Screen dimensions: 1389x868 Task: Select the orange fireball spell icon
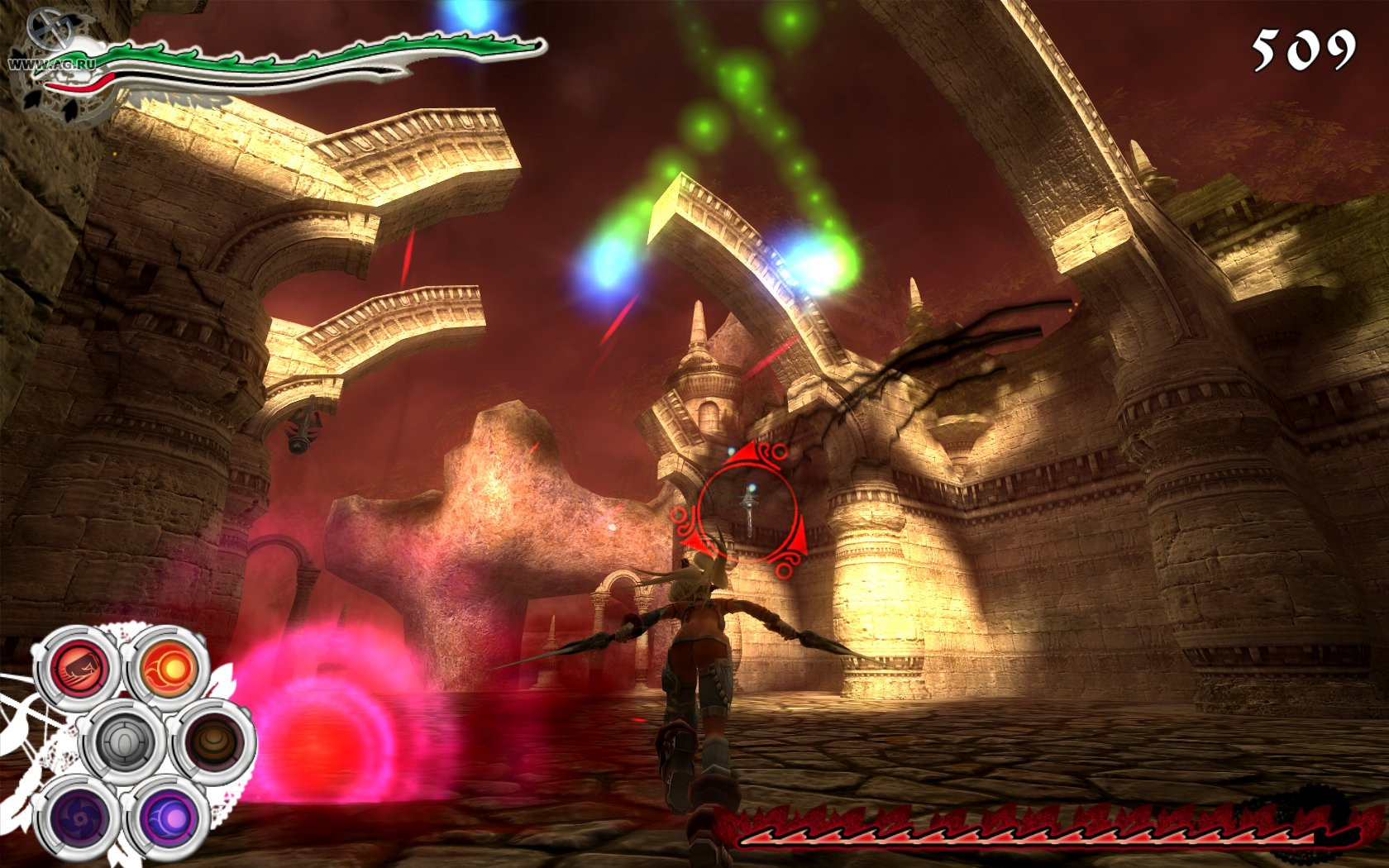[169, 666]
